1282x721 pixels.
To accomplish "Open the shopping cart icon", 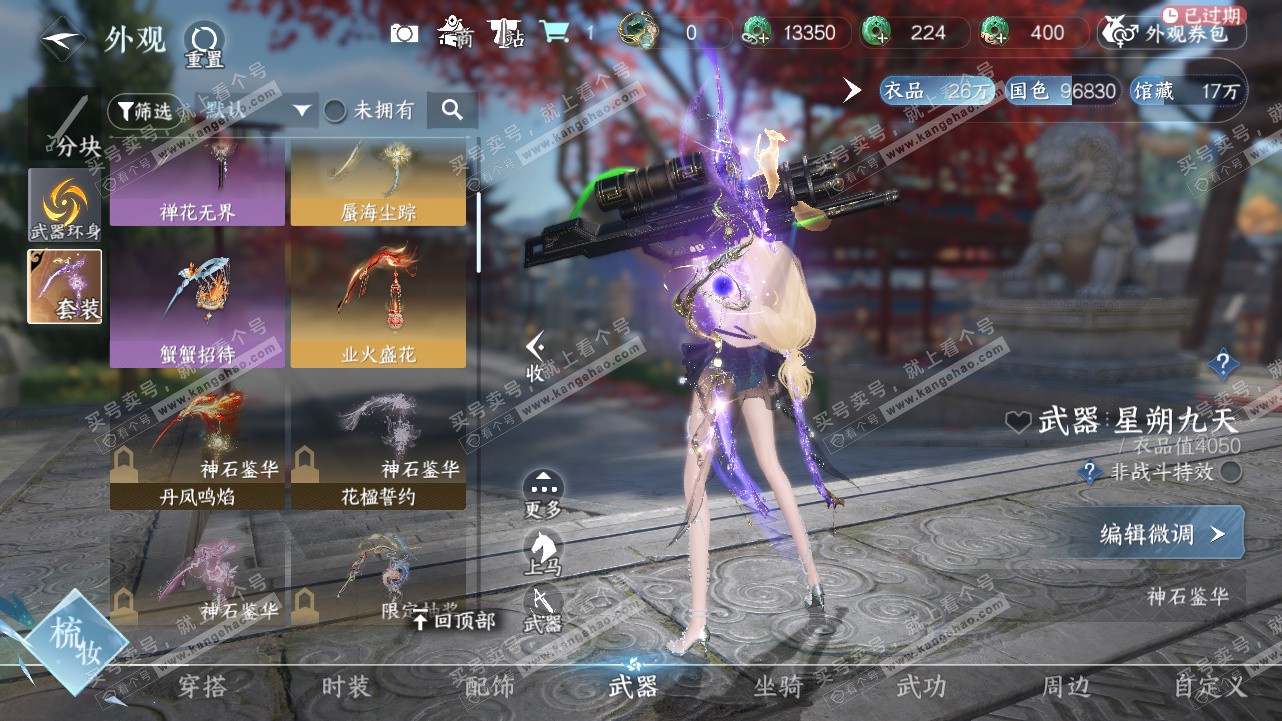I will (554, 33).
